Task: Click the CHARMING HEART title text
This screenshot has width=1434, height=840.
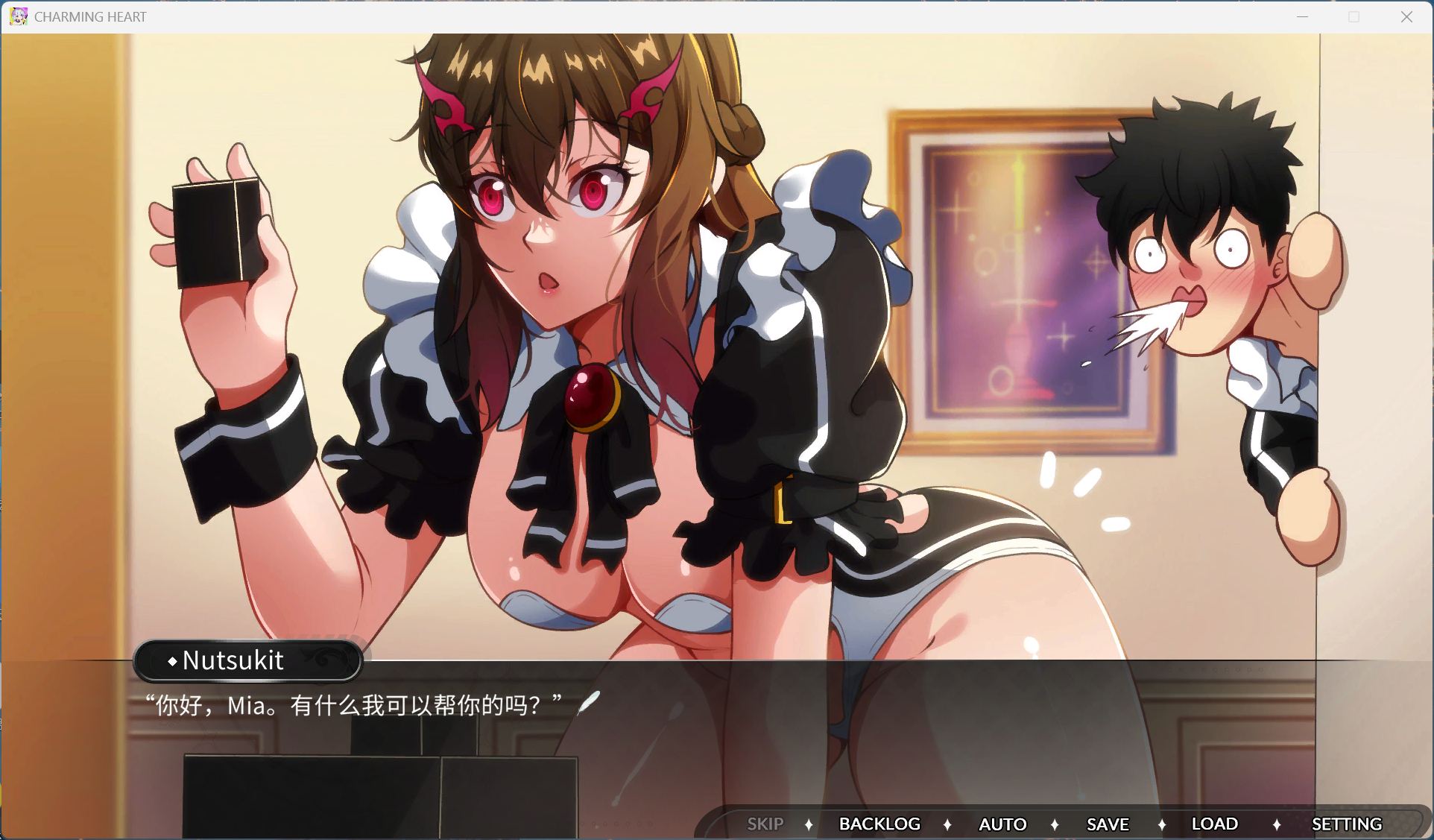Action: pos(90,16)
